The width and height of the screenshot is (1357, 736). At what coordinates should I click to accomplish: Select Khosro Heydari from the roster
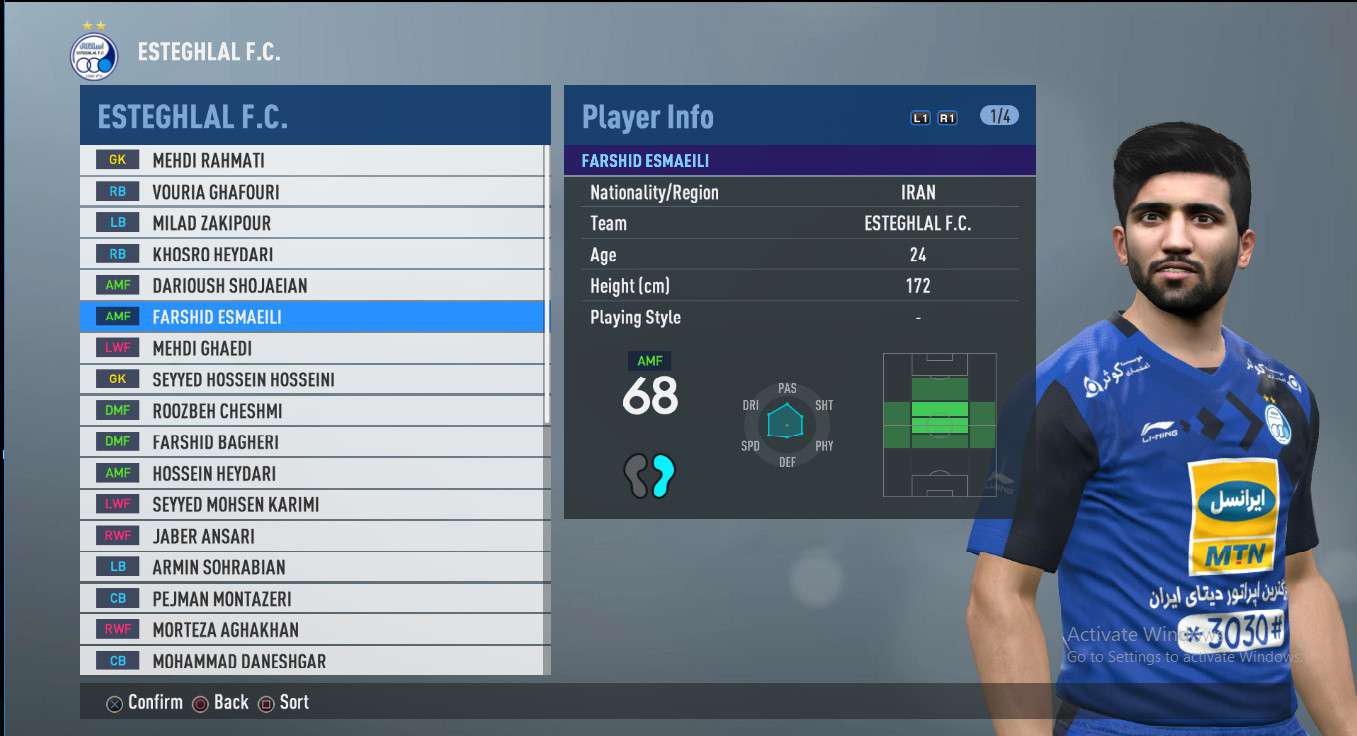coord(312,254)
